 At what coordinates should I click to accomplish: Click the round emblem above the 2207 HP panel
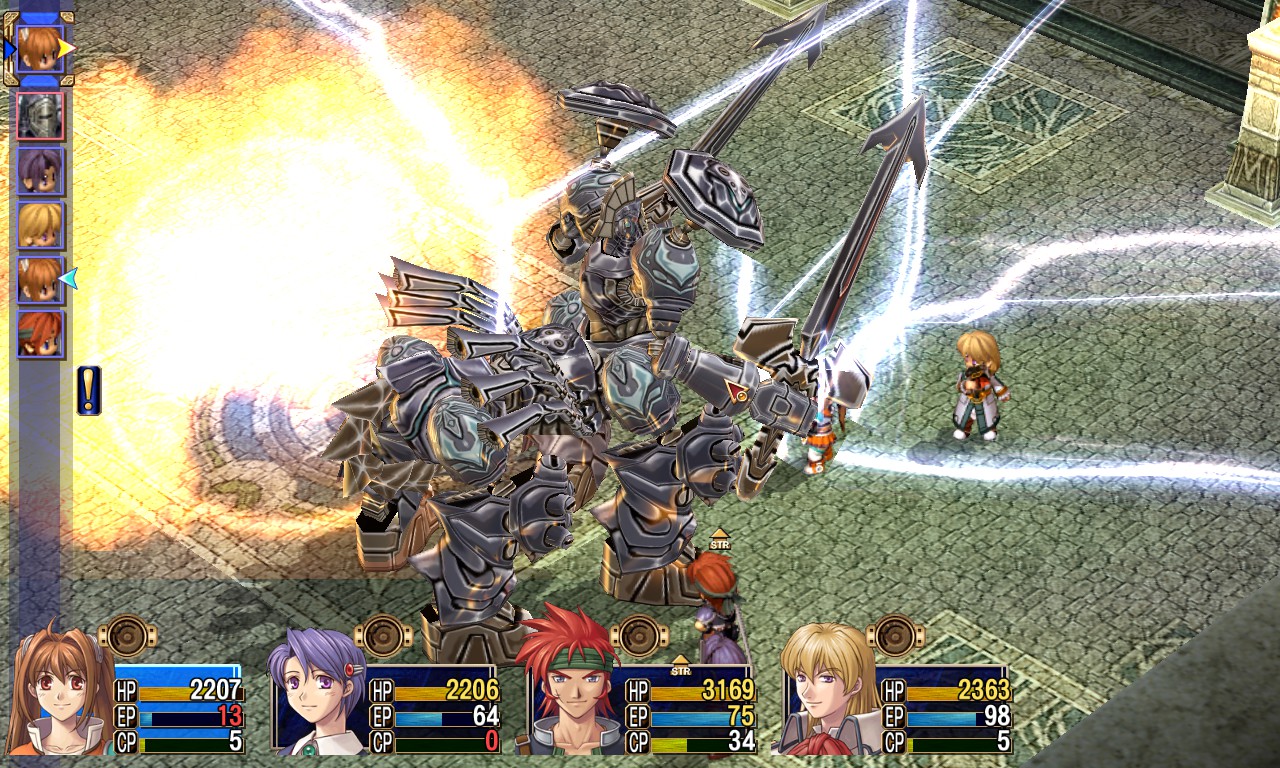(x=128, y=636)
